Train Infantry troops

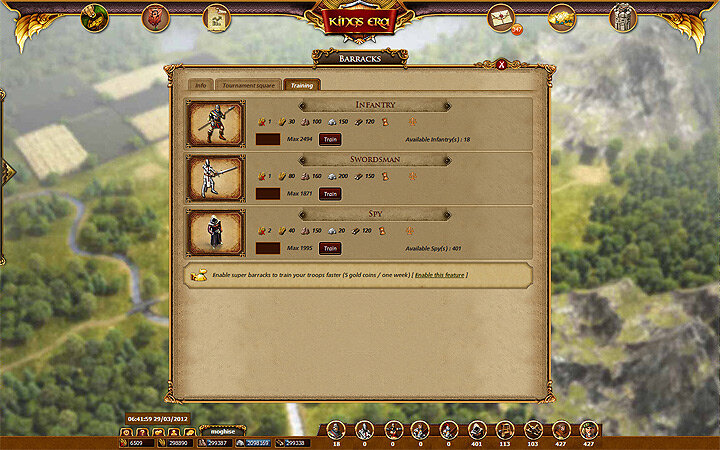pos(330,140)
